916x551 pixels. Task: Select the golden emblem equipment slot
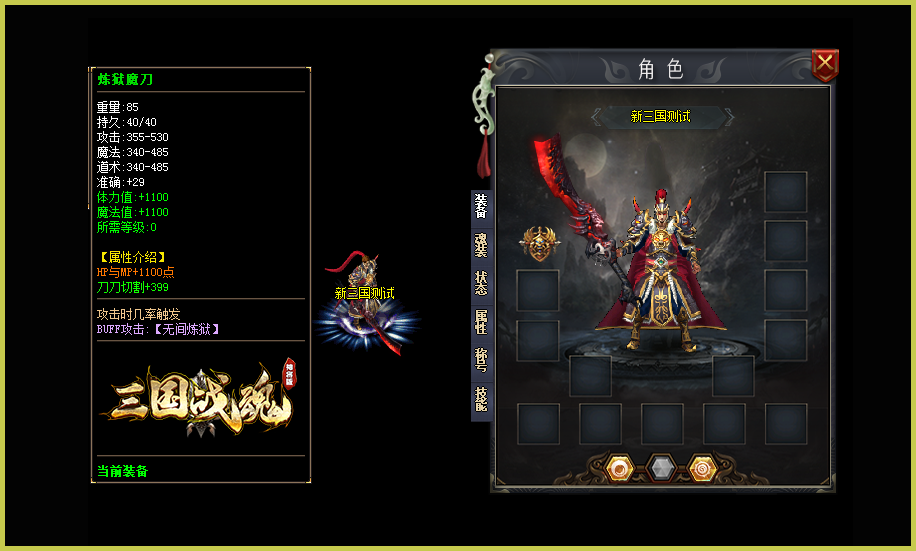tap(539, 245)
